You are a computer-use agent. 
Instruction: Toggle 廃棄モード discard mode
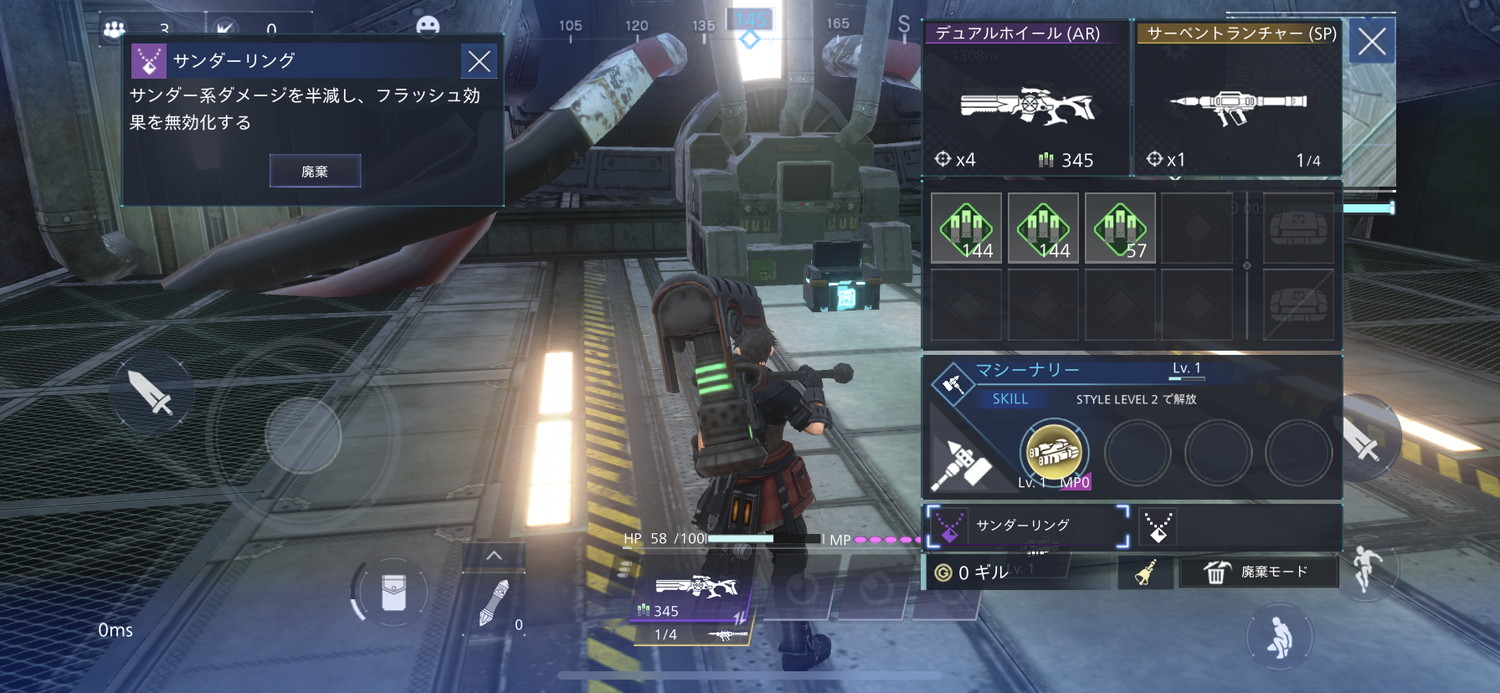pos(1258,572)
